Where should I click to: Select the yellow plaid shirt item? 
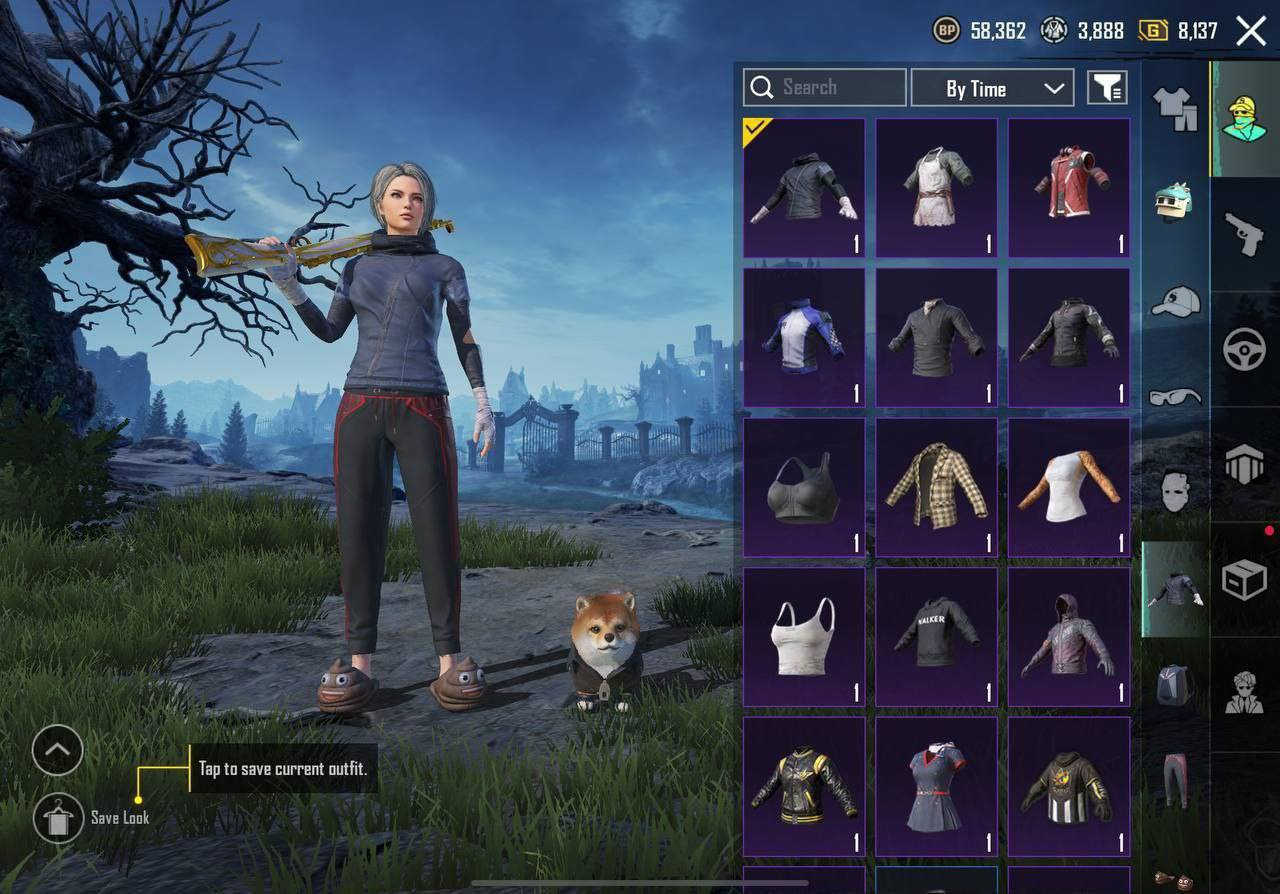(936, 487)
